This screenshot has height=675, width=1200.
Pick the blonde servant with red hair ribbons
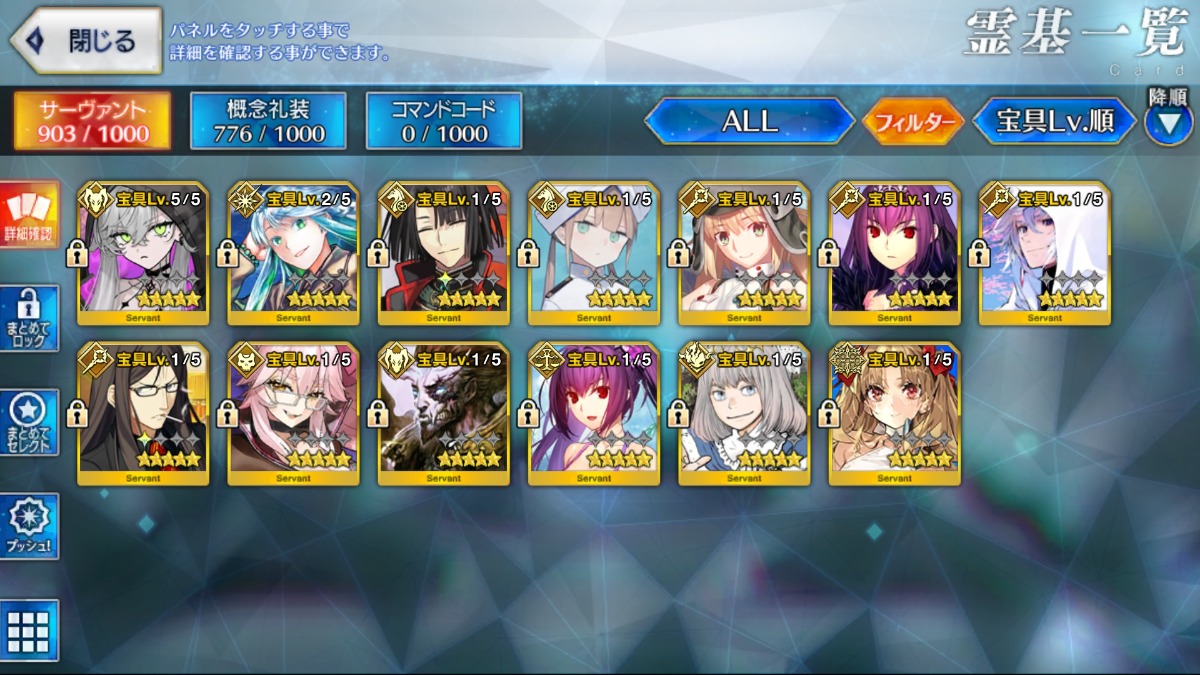[x=893, y=414]
